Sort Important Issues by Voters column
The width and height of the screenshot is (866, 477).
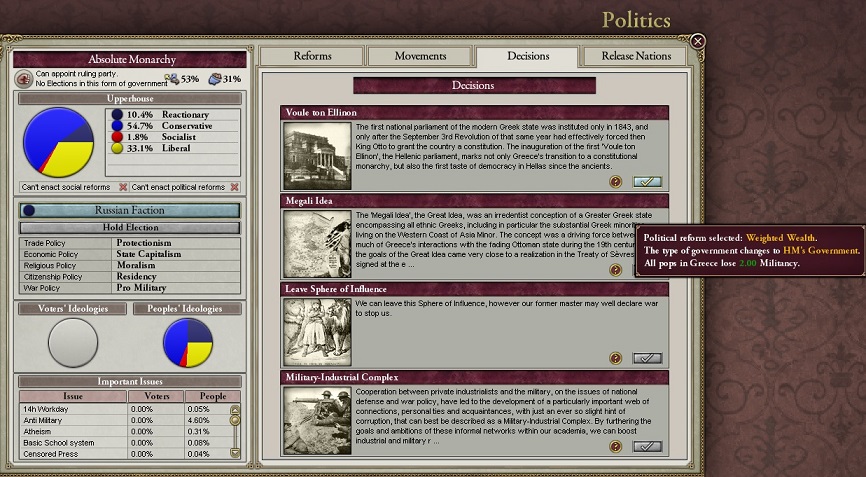[152, 396]
